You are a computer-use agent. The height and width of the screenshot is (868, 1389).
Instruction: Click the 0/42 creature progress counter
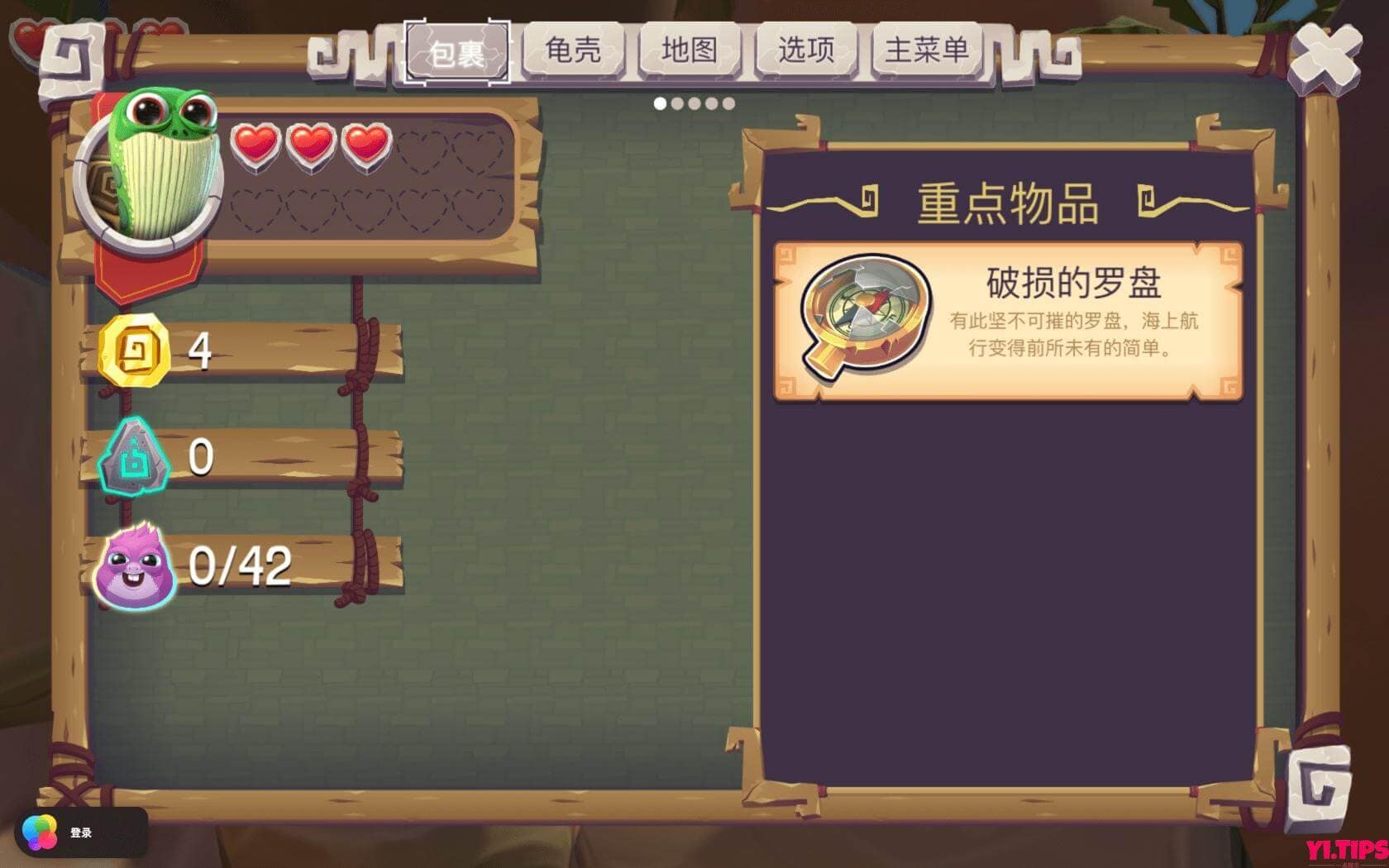[x=240, y=565]
